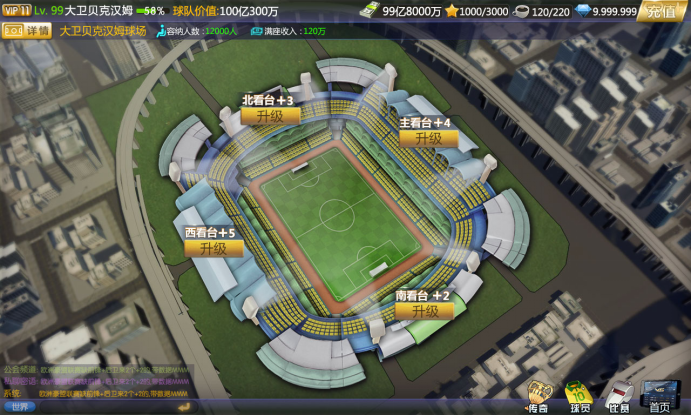Viewport: 692px width, 415px height.
Task: Select the 世界 world chat channel
Action: (20, 407)
